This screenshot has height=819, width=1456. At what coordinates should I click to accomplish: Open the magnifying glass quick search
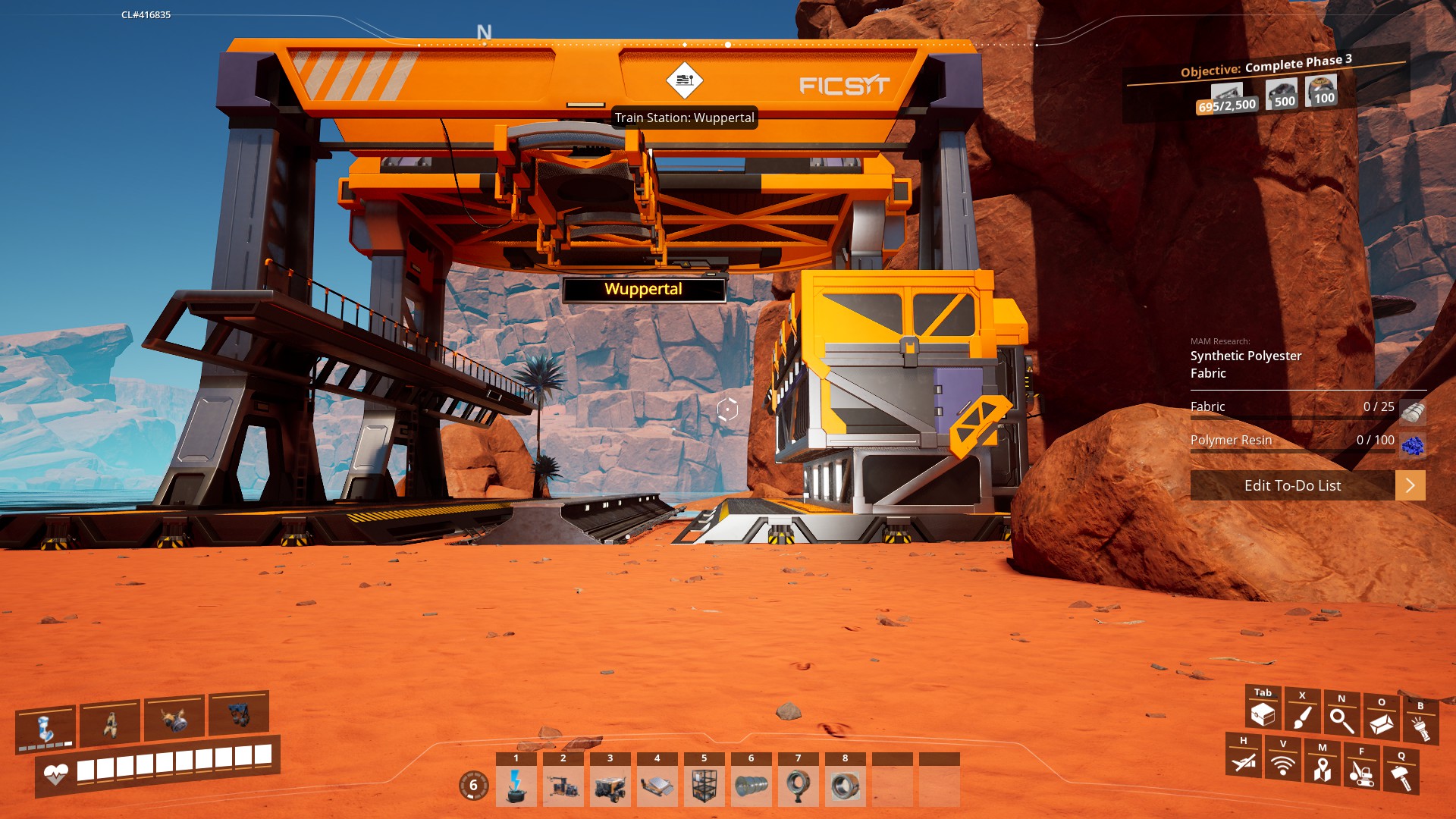[x=1341, y=720]
